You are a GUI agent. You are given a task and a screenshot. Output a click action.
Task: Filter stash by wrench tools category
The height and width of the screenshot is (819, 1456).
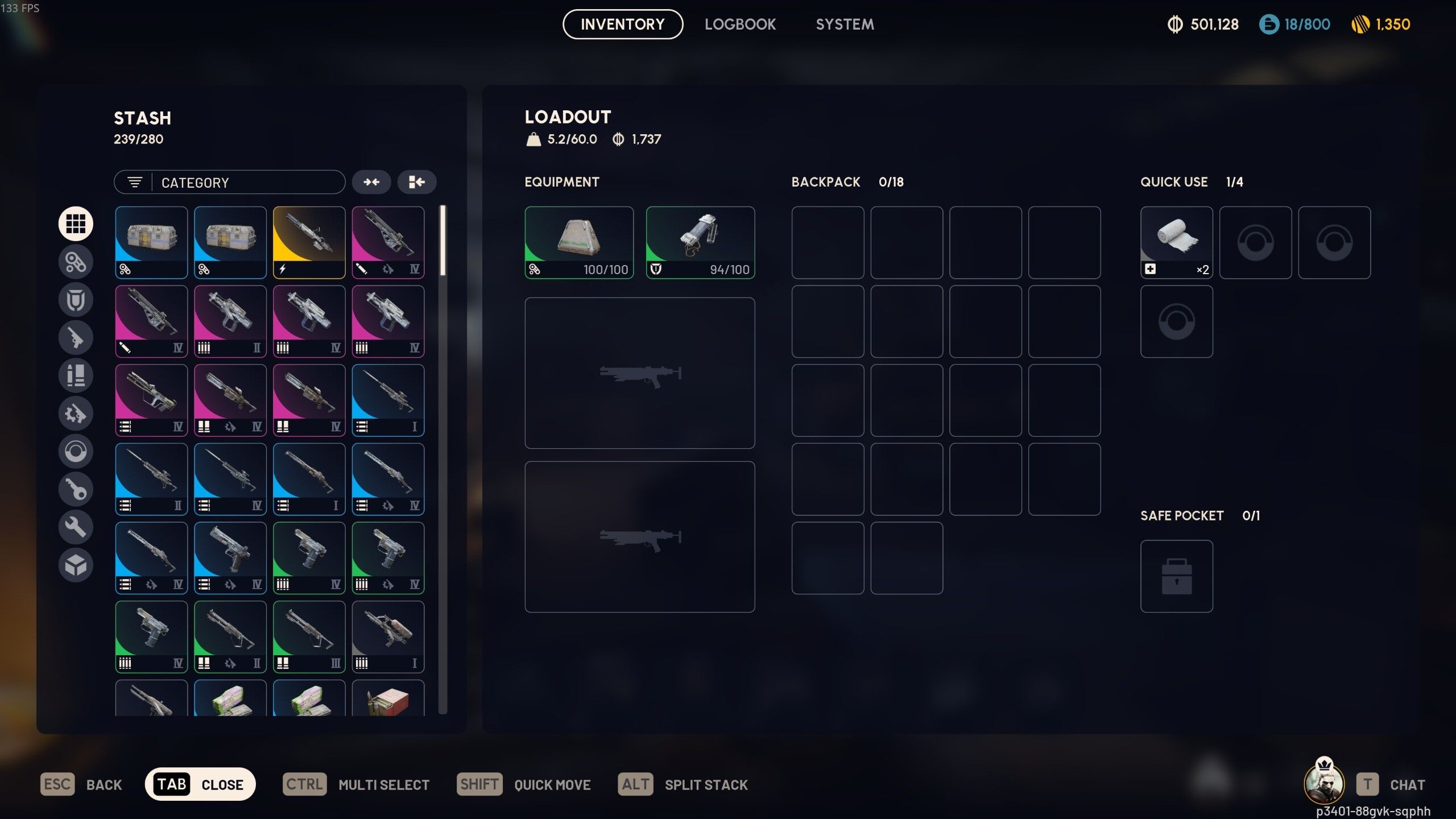coord(76,527)
